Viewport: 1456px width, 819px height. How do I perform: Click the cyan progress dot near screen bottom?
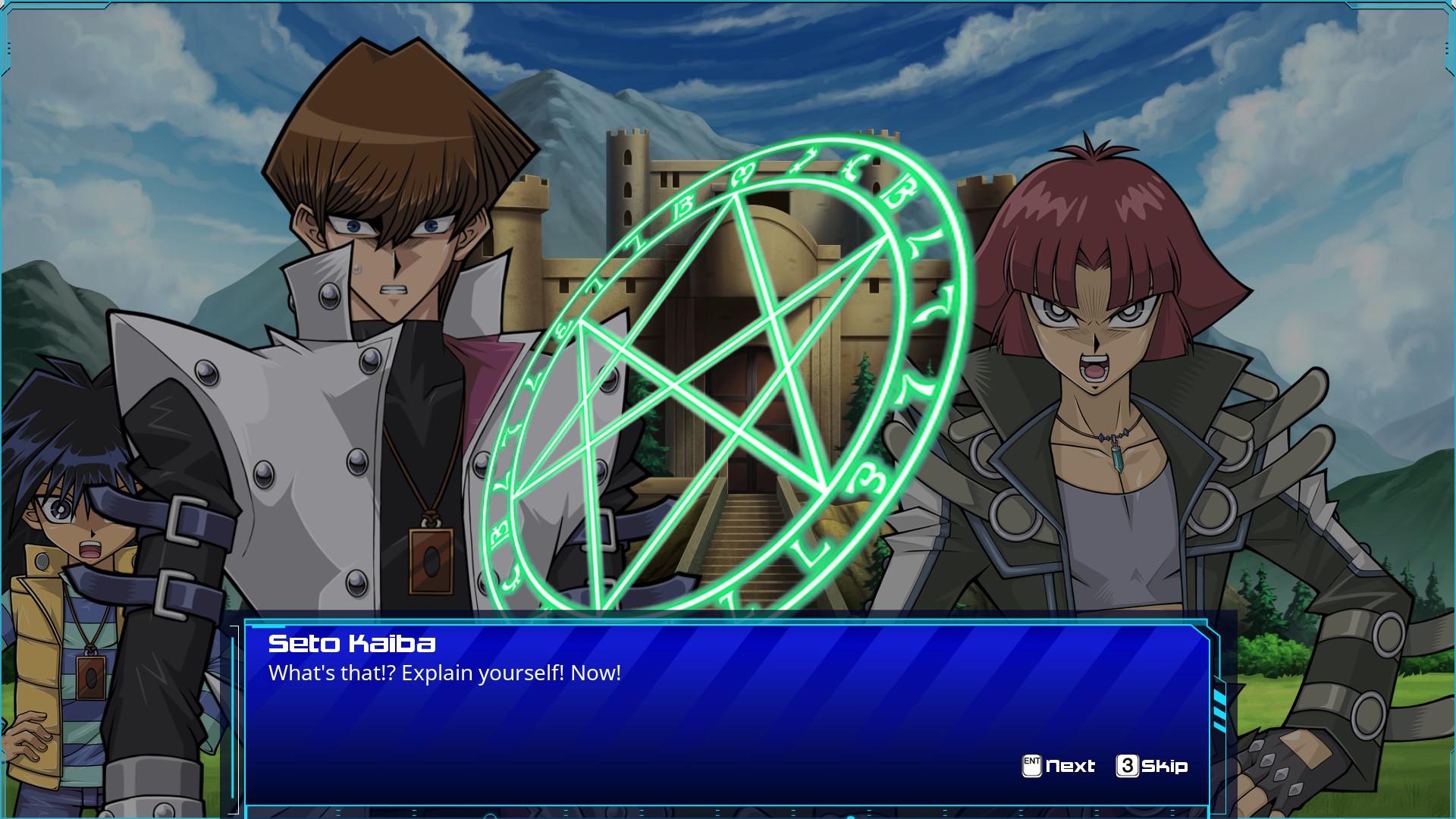[851, 816]
